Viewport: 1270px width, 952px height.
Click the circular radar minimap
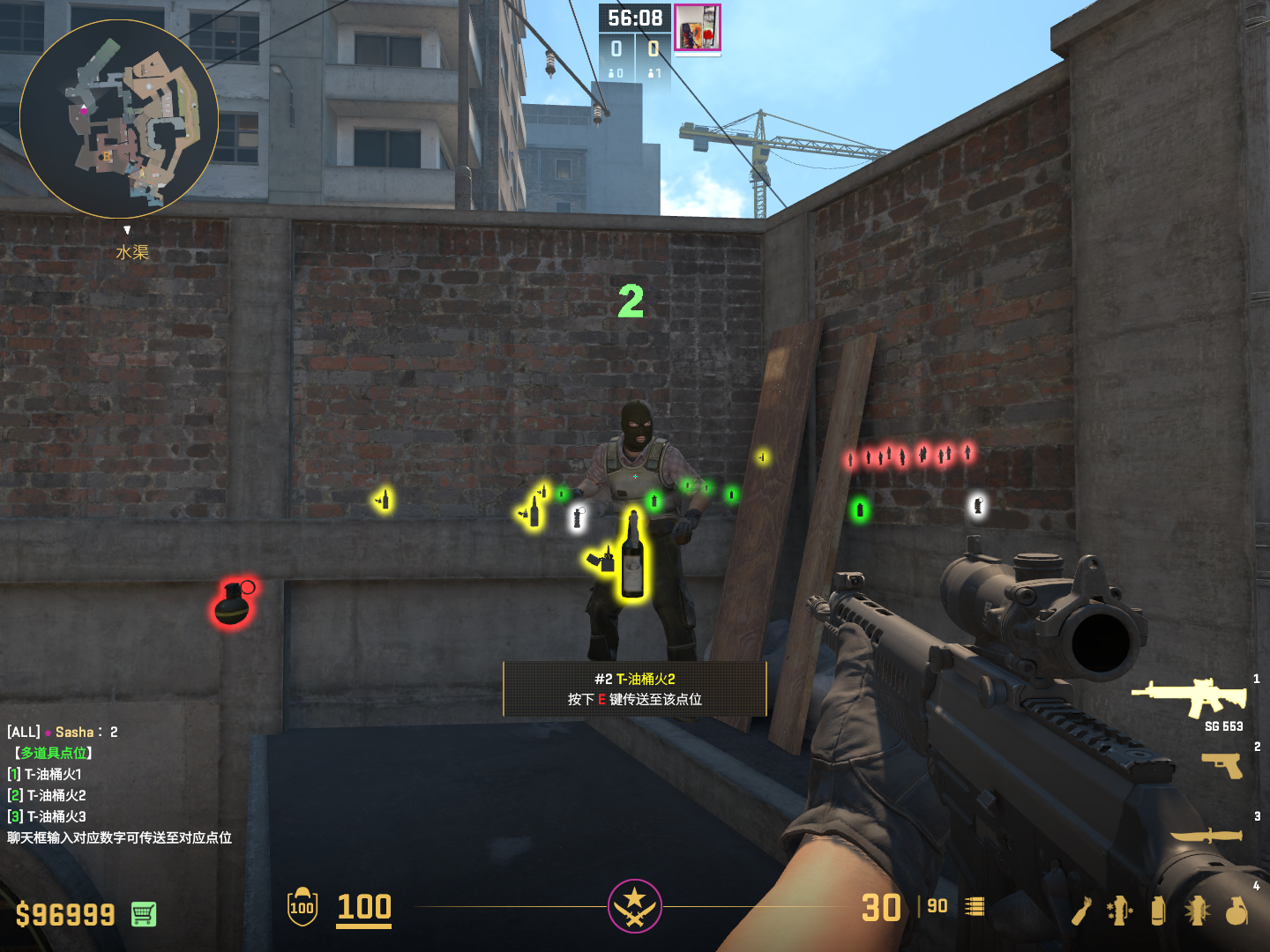click(119, 119)
